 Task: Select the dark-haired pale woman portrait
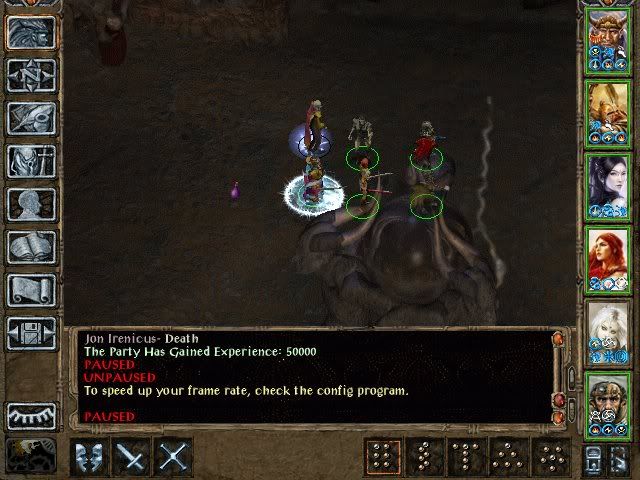pyautogui.click(x=607, y=185)
